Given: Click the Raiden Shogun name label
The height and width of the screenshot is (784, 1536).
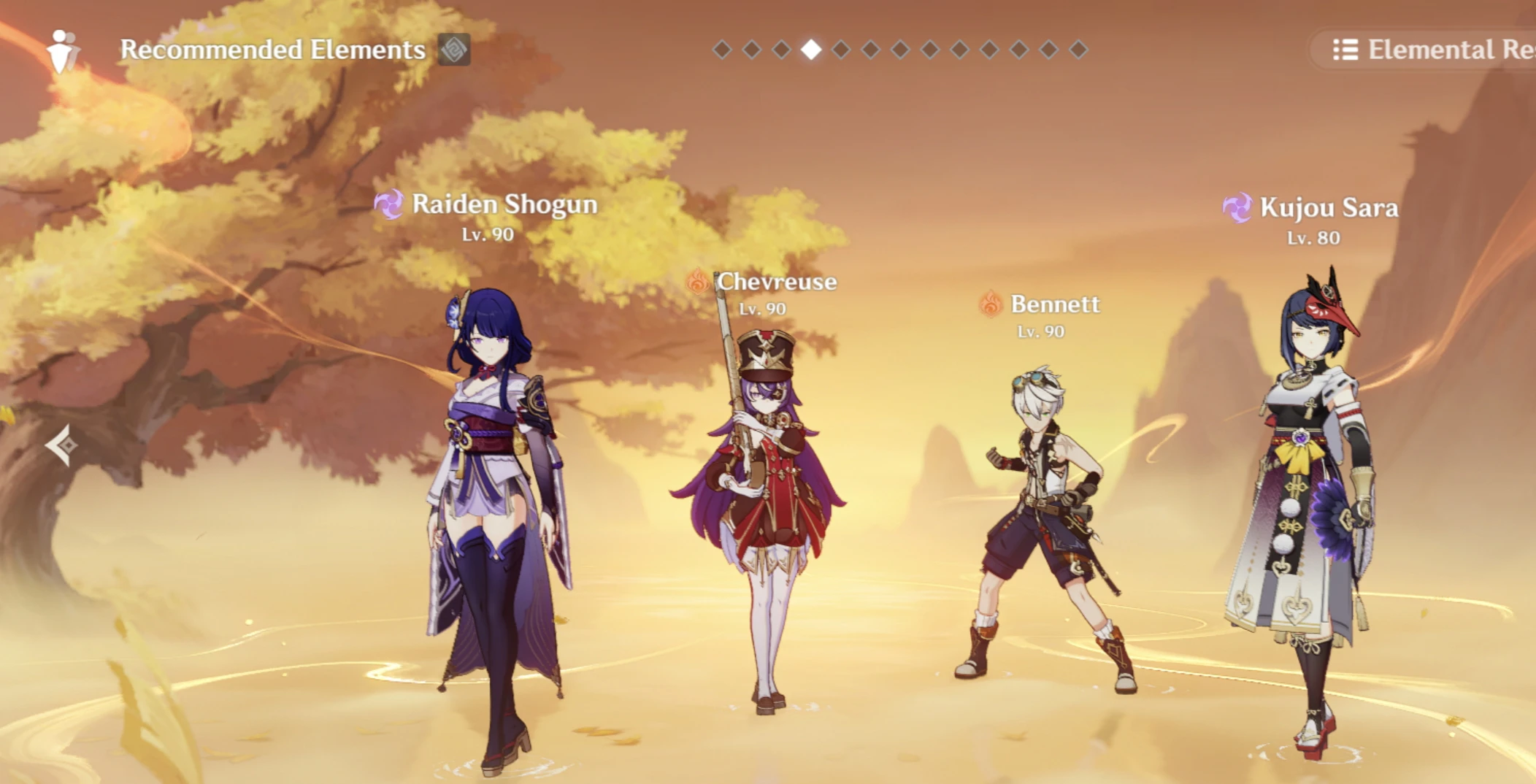Looking at the screenshot, I should pos(505,205).
